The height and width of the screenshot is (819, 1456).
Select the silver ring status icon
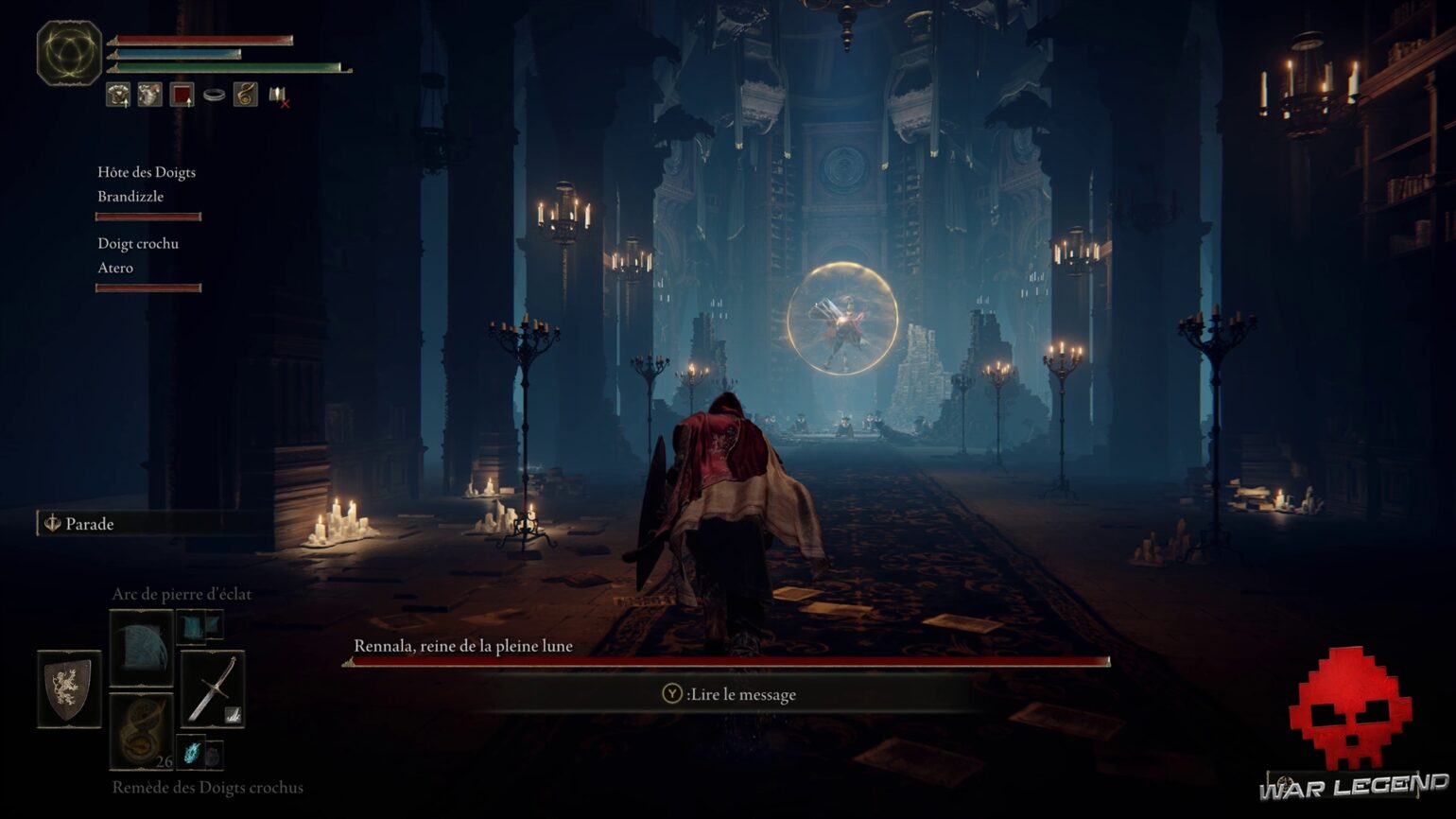pos(214,95)
